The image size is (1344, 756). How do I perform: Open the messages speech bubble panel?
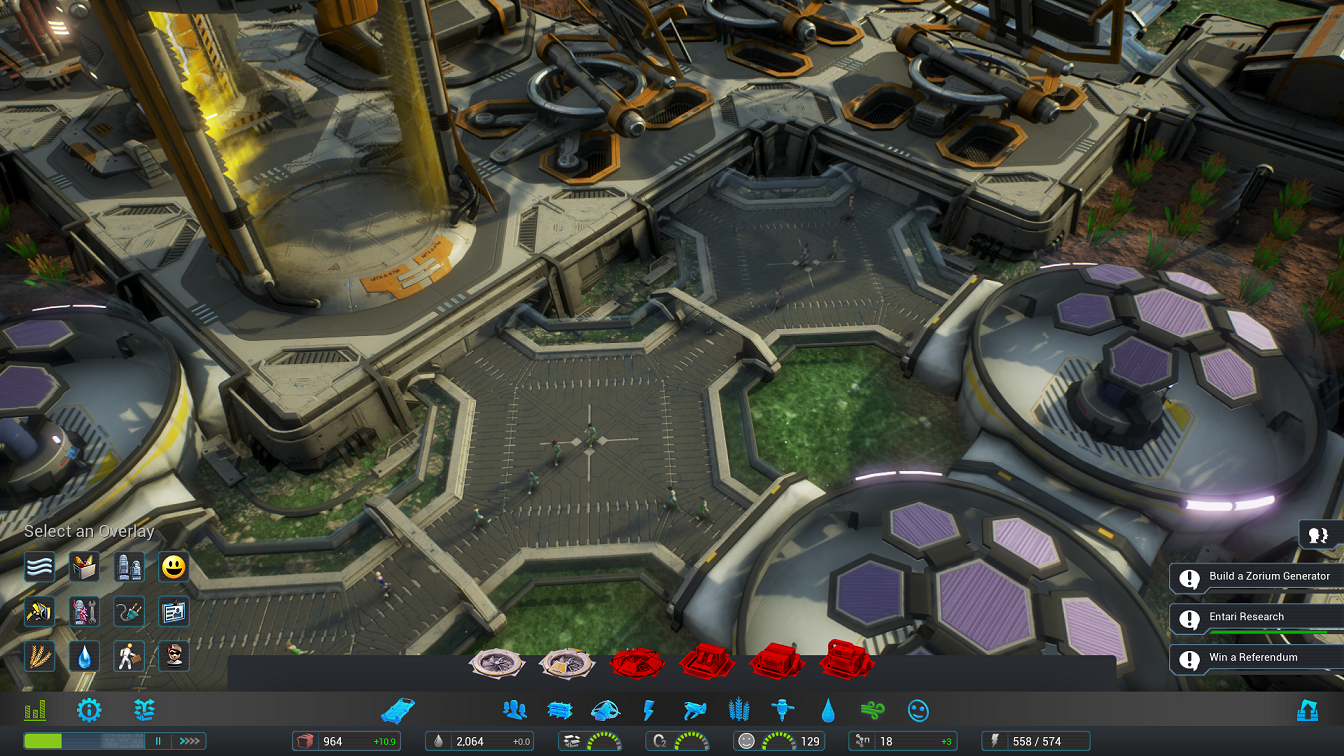(1317, 534)
